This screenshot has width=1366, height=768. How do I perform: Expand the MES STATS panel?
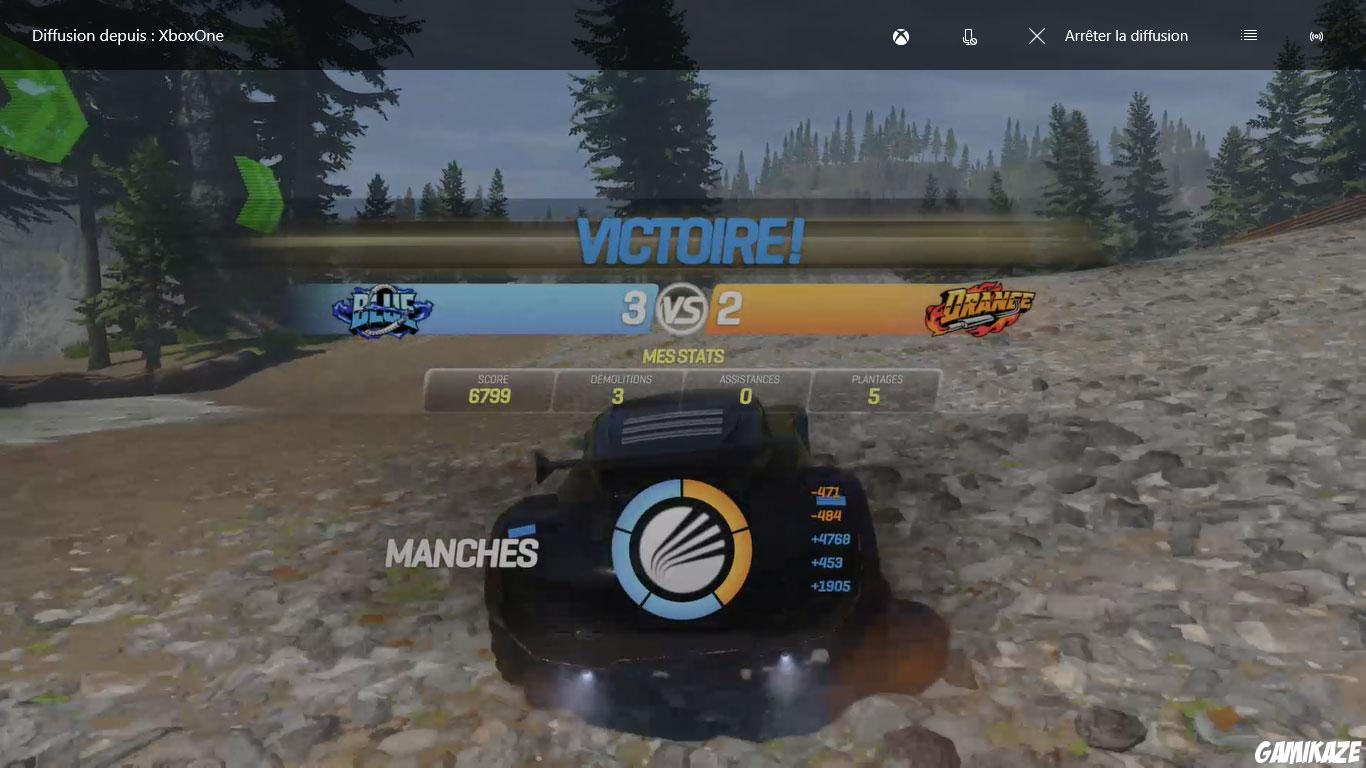coord(683,356)
